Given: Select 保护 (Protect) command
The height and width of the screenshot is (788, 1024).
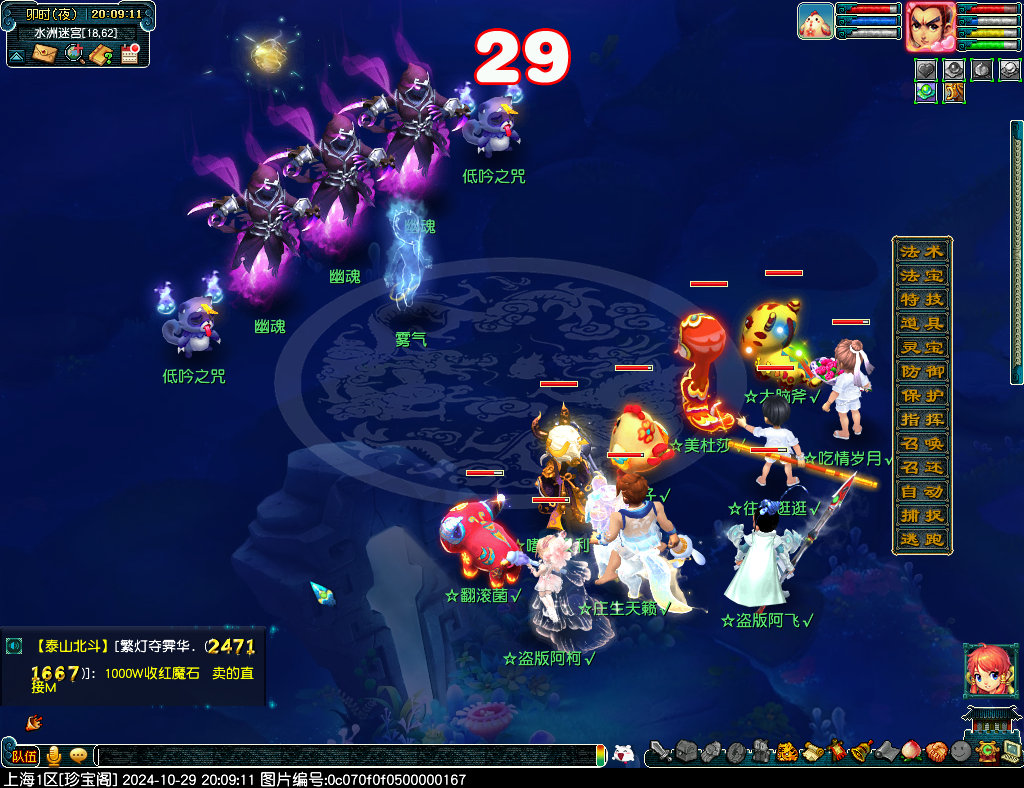Looking at the screenshot, I should [x=921, y=395].
